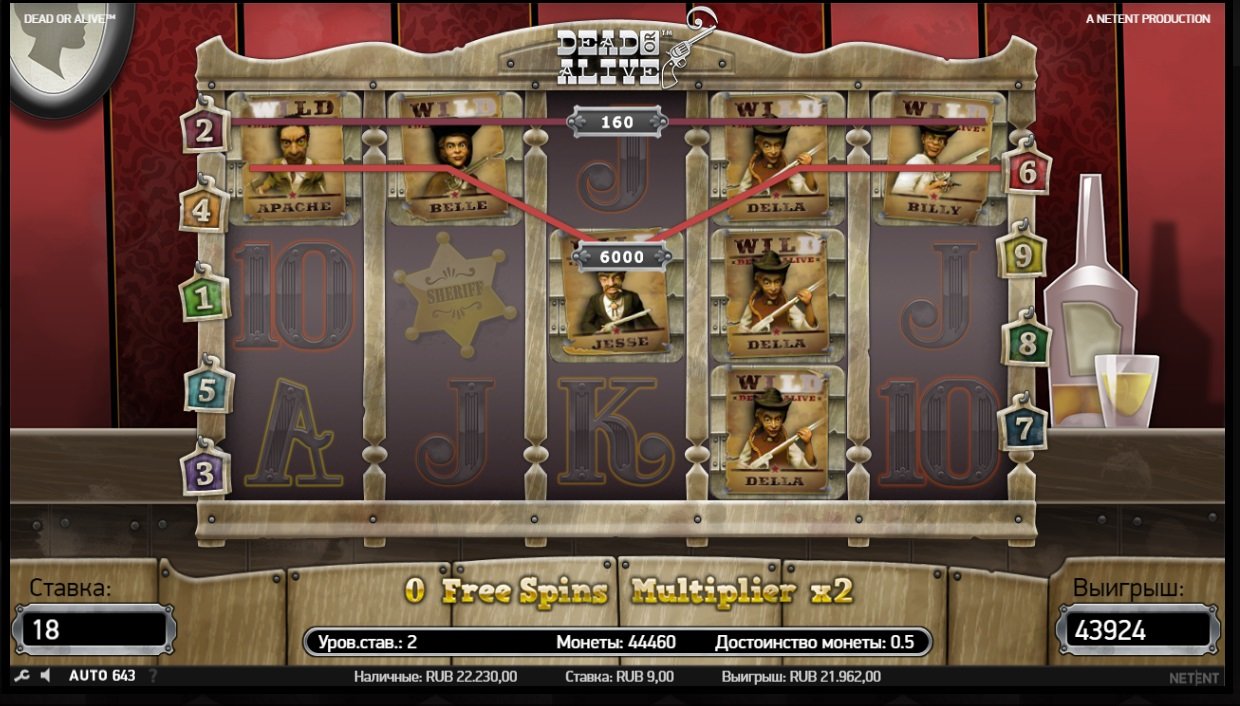Select bet line tag number 7
This screenshot has width=1240, height=706.
click(1023, 427)
